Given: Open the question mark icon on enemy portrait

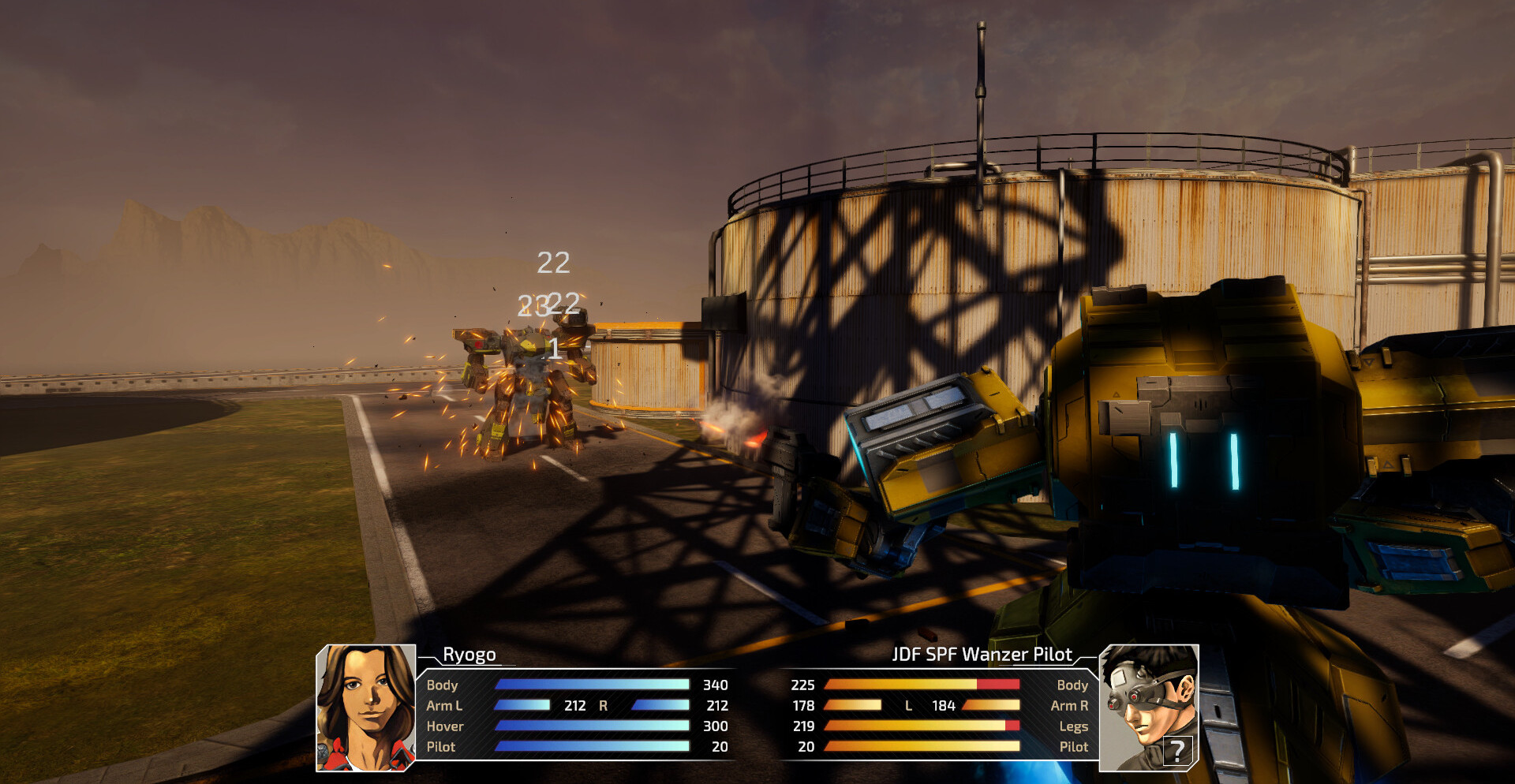Looking at the screenshot, I should tap(1176, 750).
